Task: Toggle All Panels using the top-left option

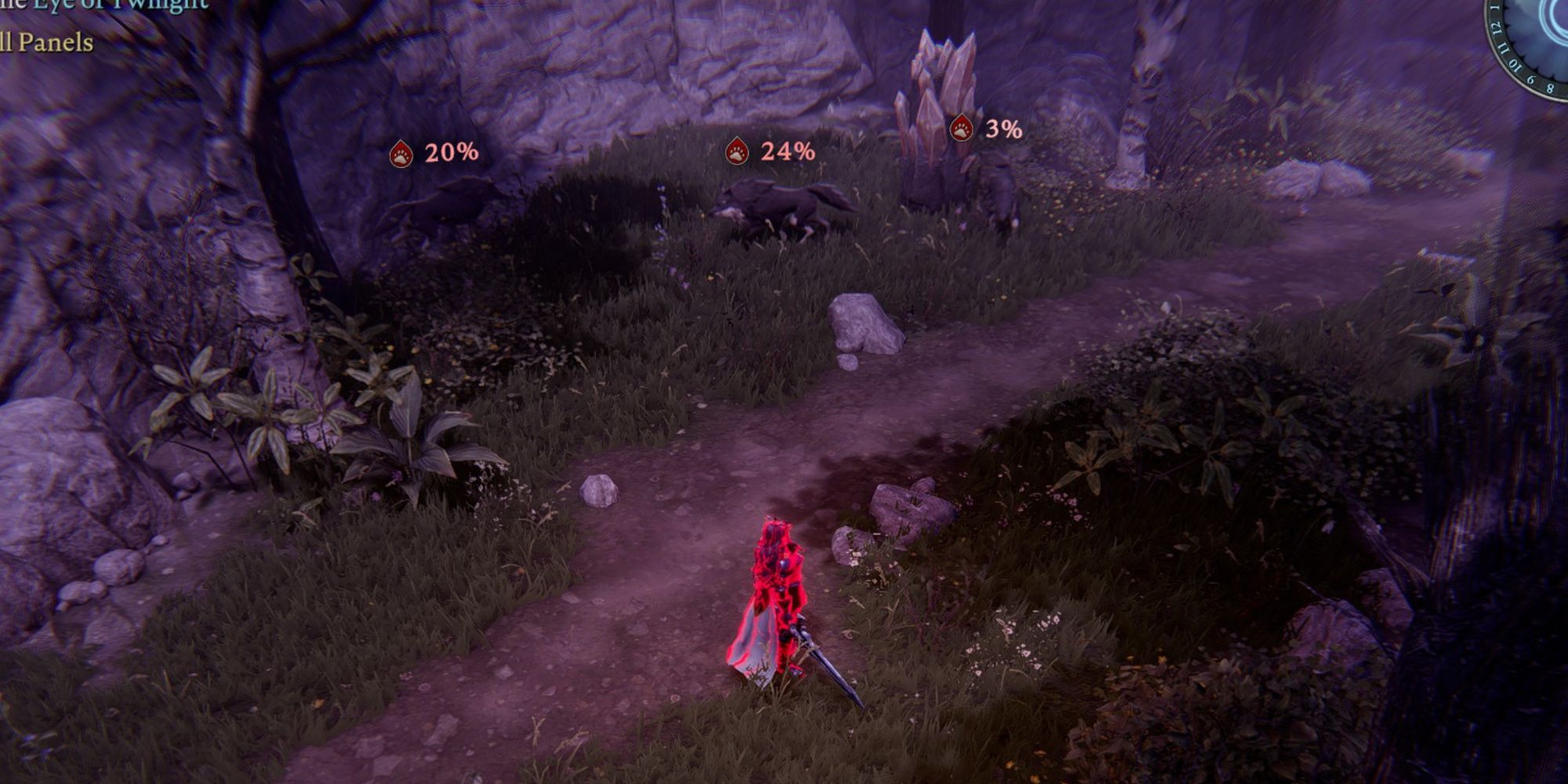Action: pos(47,43)
